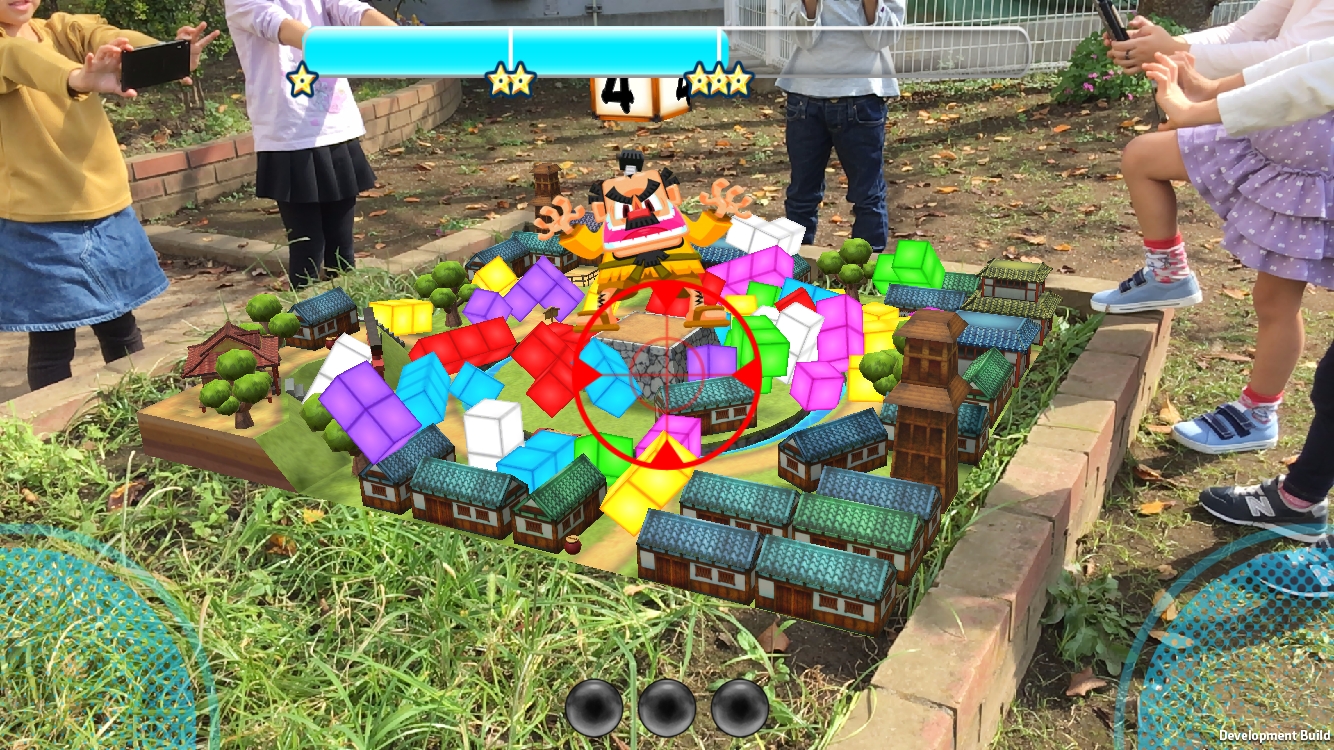The width and height of the screenshot is (1334, 750).
Task: Tap the left red rotation arrow on the reticle
Action: [x=585, y=375]
